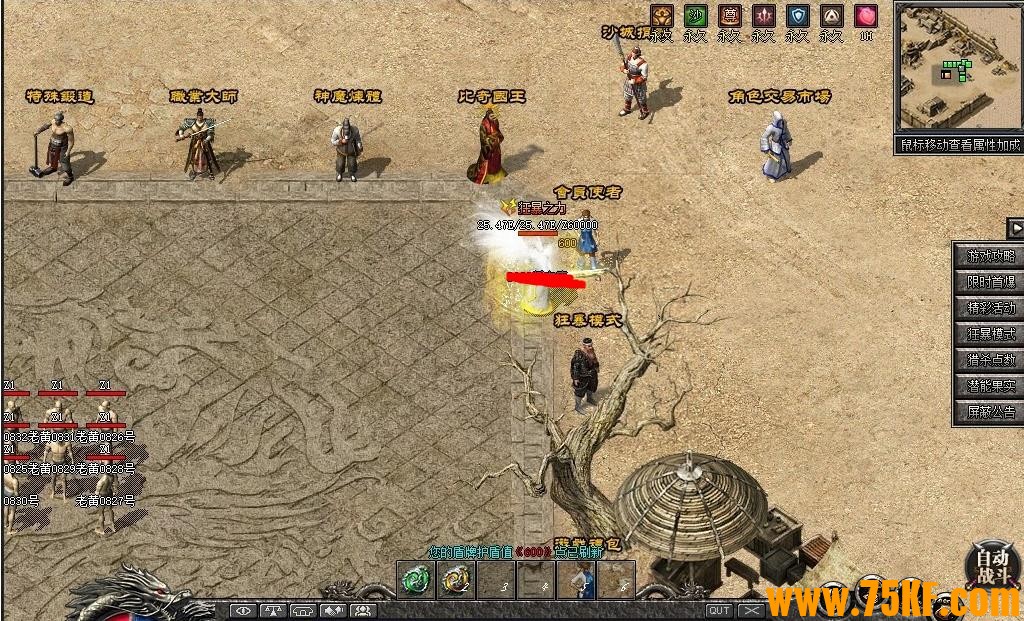Collapse the side menu with the arrow button
1024x621 pixels.
point(1016,229)
